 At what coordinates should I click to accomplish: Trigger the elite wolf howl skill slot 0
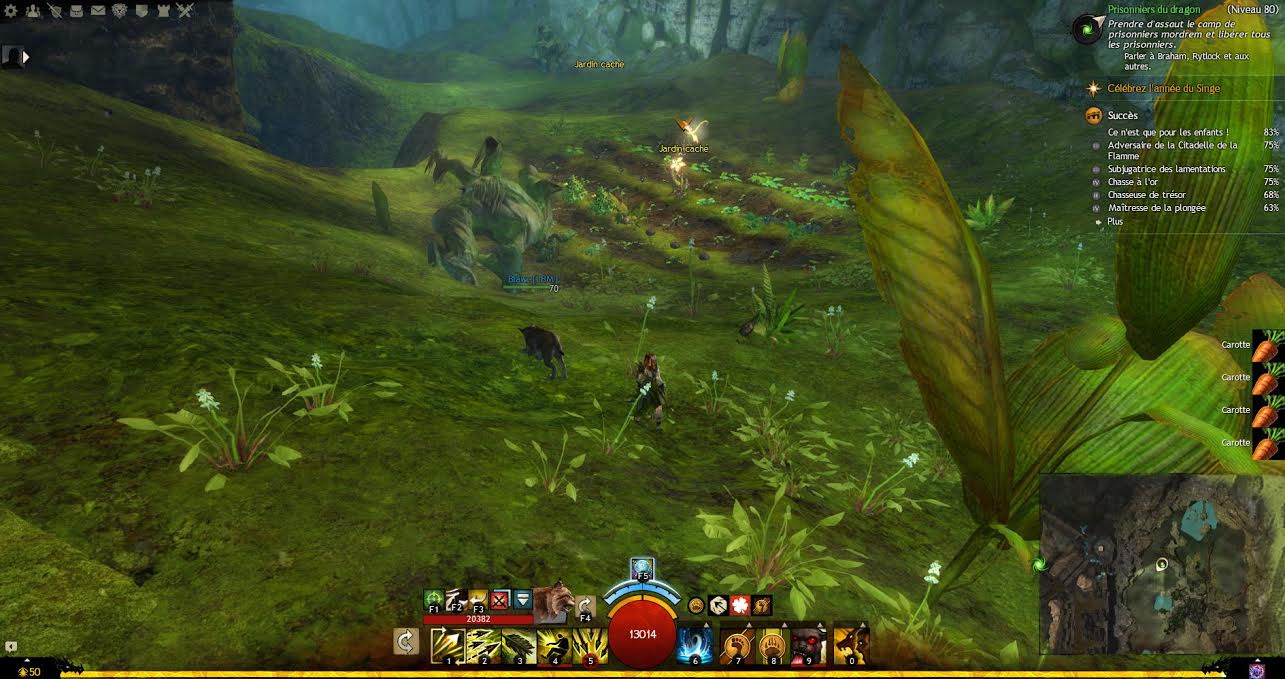(850, 645)
